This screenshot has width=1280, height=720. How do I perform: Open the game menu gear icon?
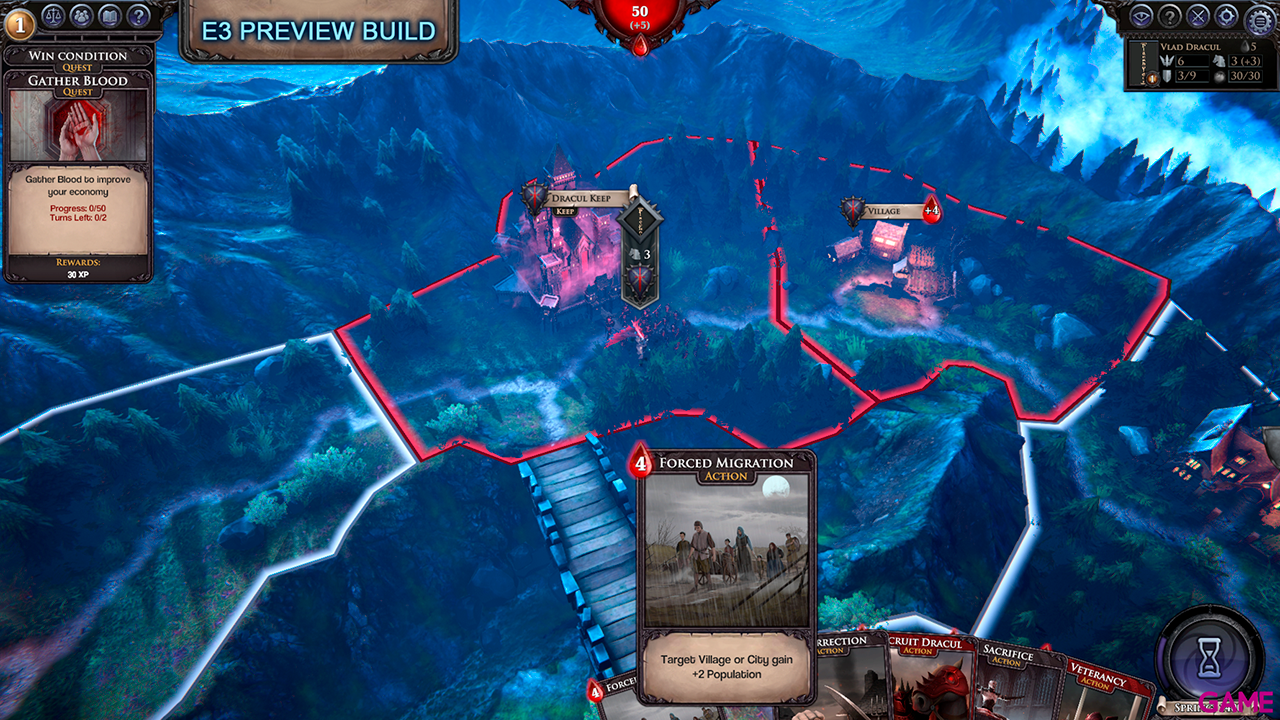point(1258,18)
